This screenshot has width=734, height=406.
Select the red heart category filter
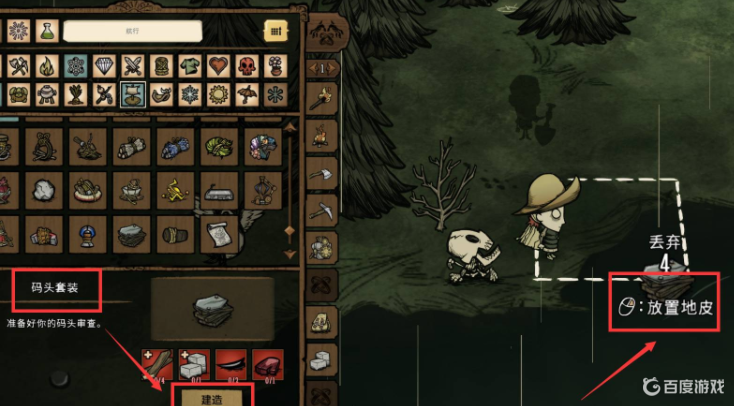click(x=219, y=66)
